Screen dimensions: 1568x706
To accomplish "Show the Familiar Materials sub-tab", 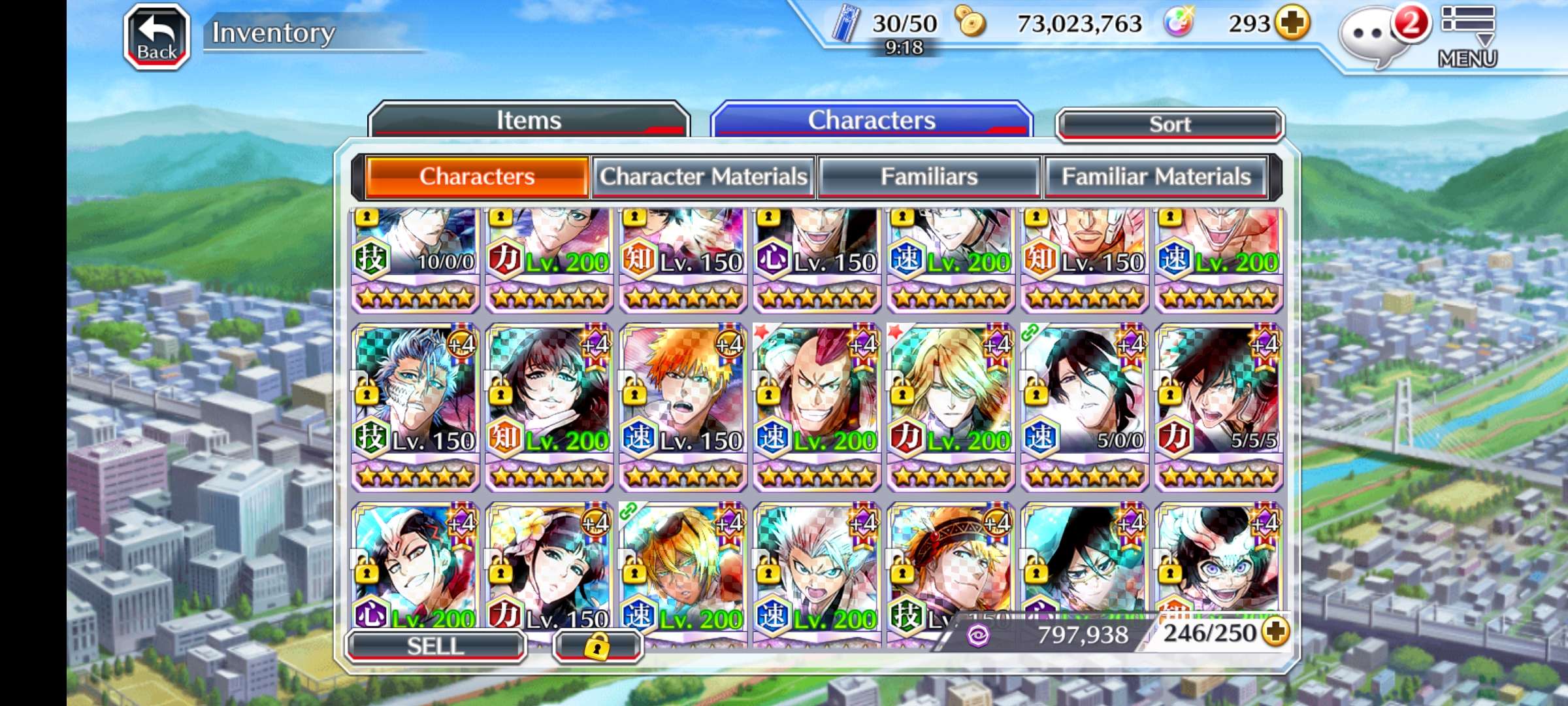I will [1156, 176].
